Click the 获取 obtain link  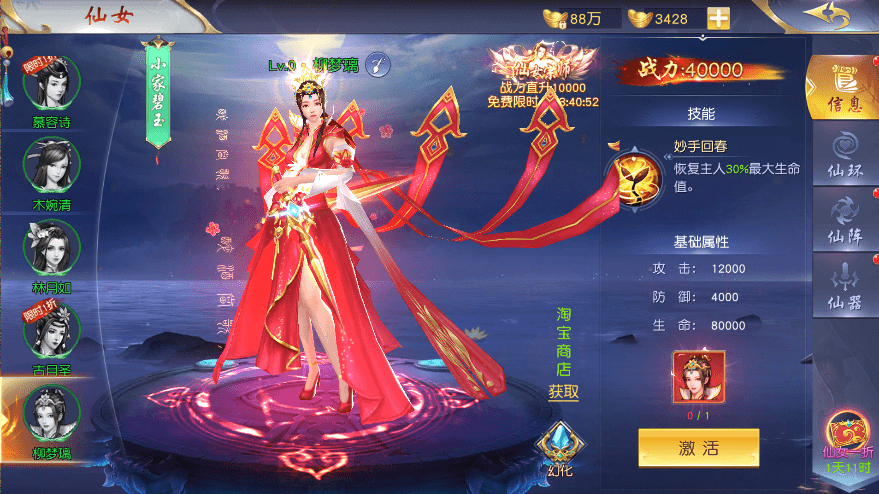tap(563, 392)
